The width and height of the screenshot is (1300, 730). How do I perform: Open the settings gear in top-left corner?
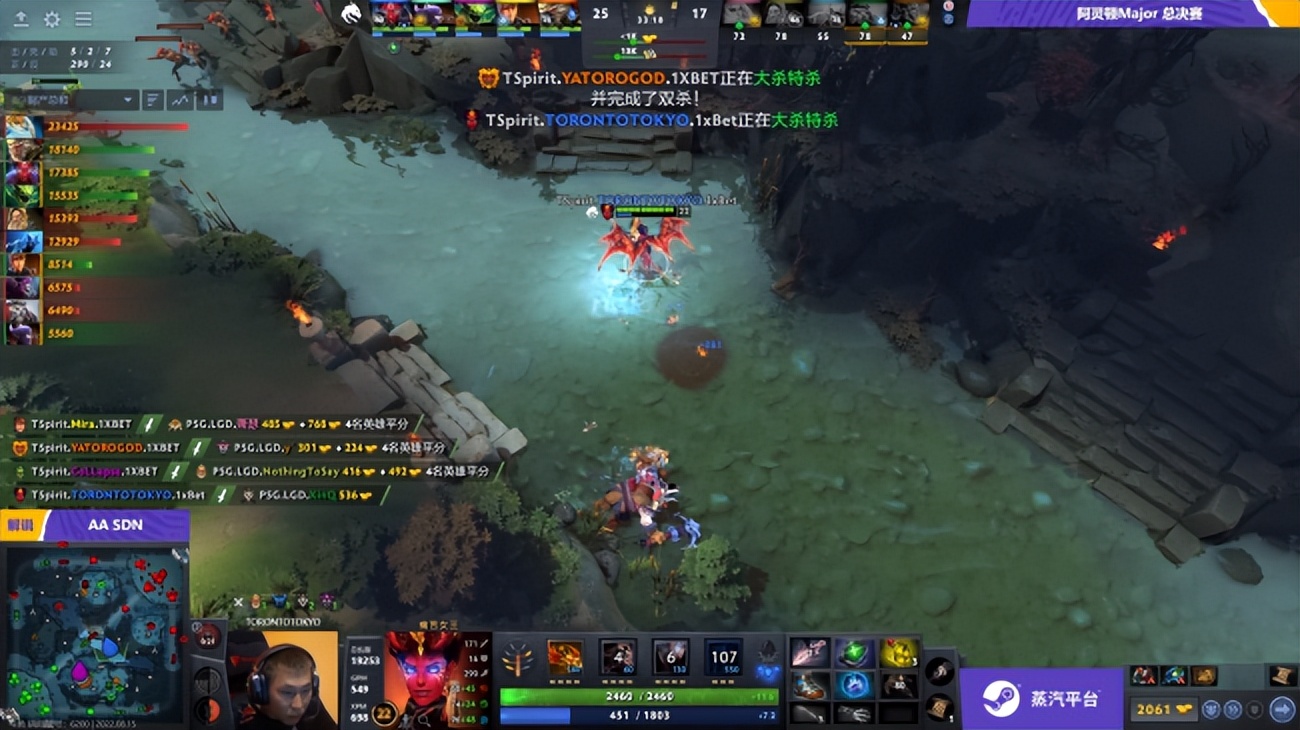(52, 19)
